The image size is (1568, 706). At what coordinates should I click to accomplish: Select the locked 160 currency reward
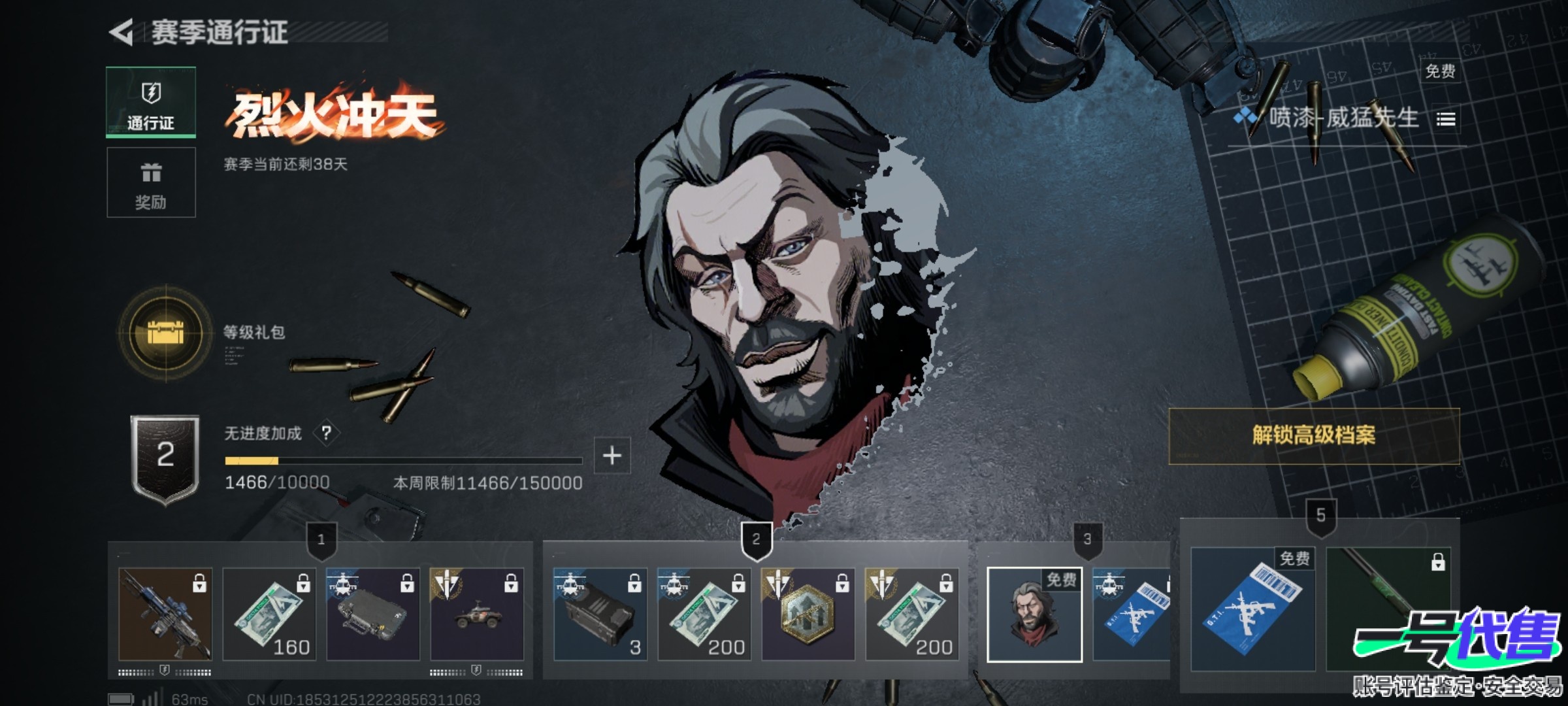click(x=269, y=614)
